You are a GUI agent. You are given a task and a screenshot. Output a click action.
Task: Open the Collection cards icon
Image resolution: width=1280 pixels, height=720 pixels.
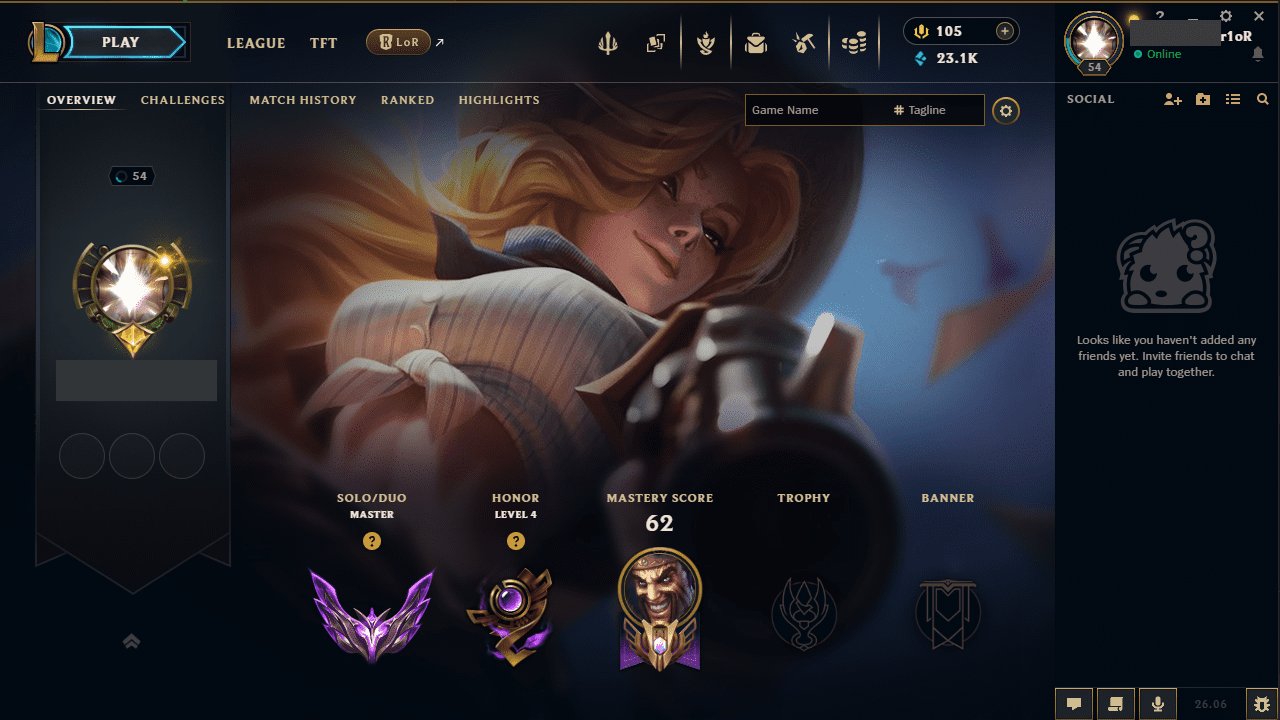click(657, 43)
